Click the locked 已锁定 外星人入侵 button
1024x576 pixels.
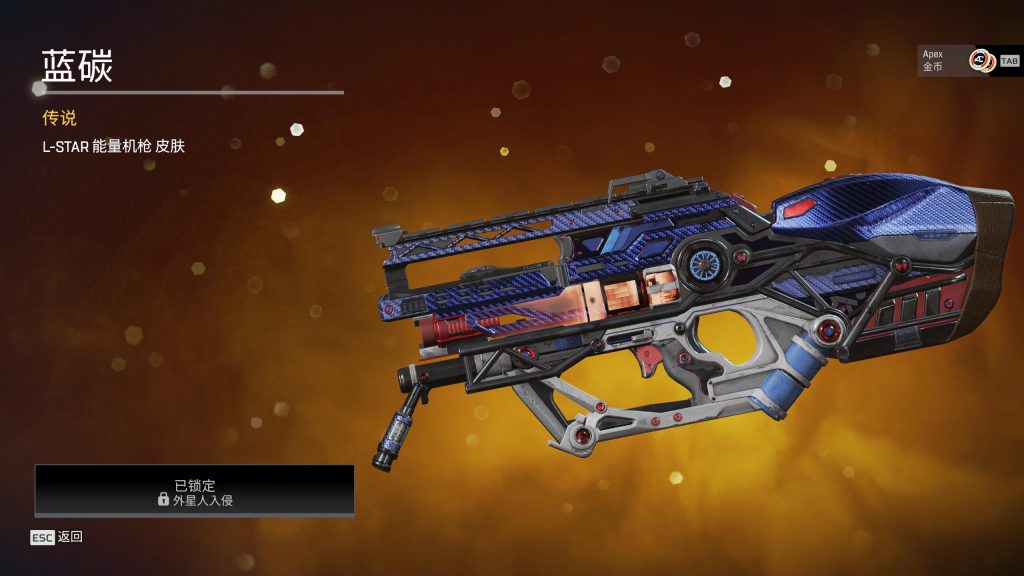click(x=195, y=490)
